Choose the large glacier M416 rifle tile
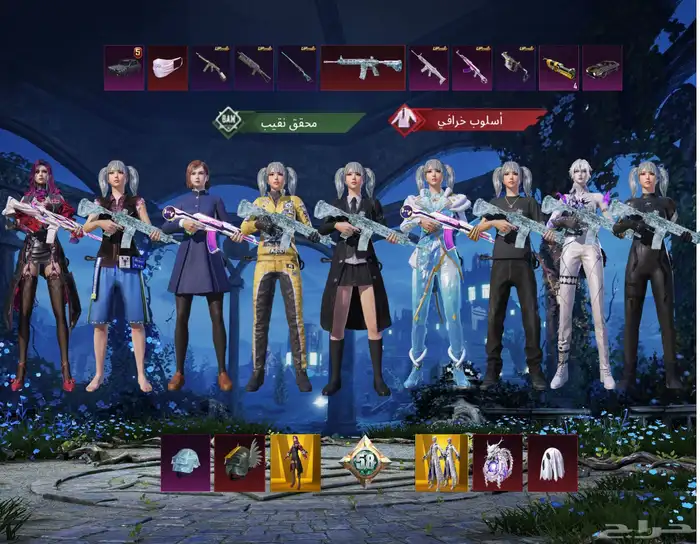The height and width of the screenshot is (544, 700). click(362, 68)
